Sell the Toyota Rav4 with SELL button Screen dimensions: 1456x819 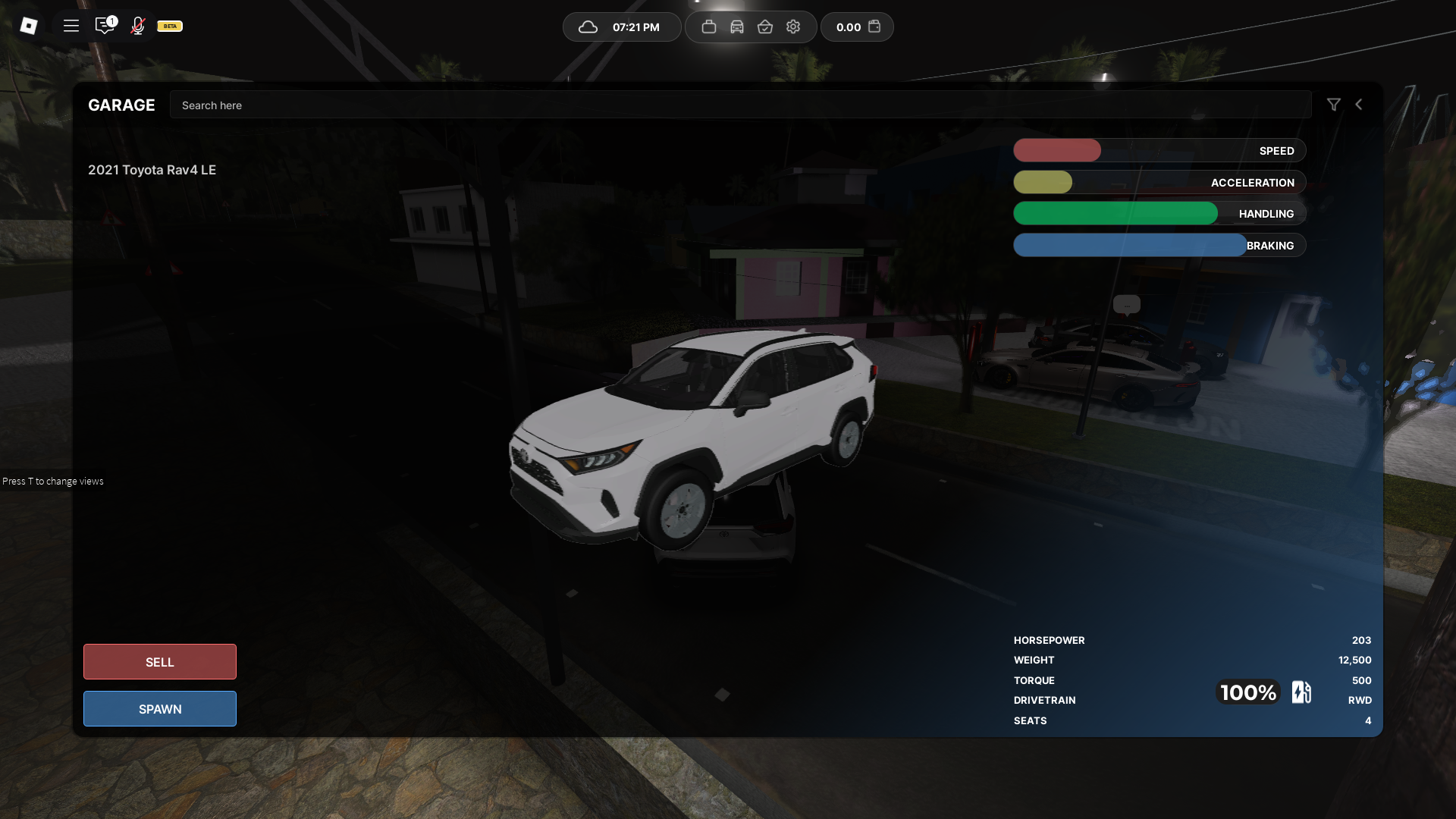coord(159,662)
